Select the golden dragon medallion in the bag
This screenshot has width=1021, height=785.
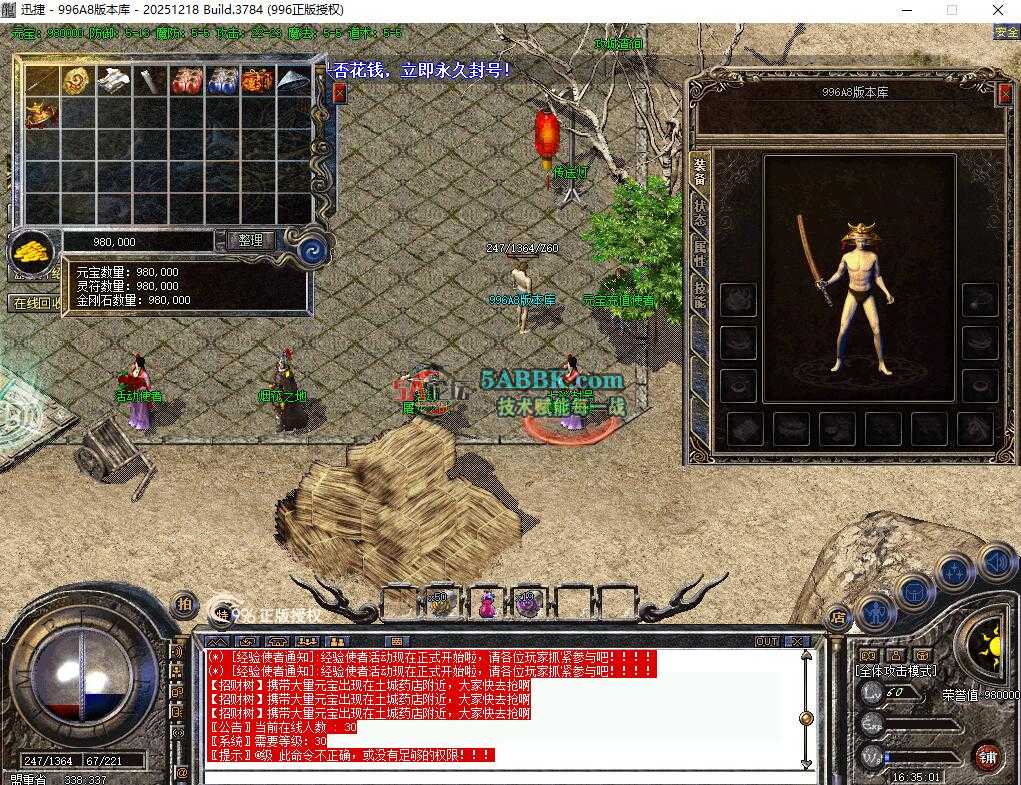click(x=77, y=81)
